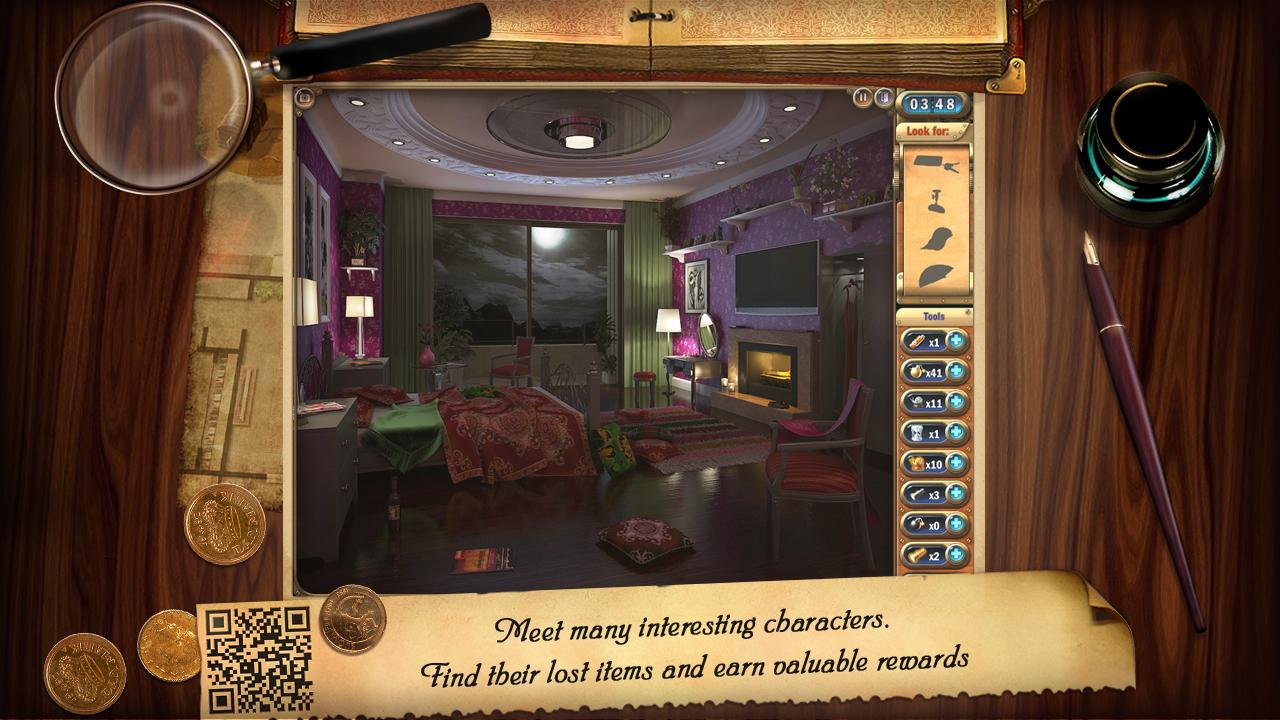The width and height of the screenshot is (1280, 720).
Task: Add more of the x3 tool
Action: [x=957, y=493]
